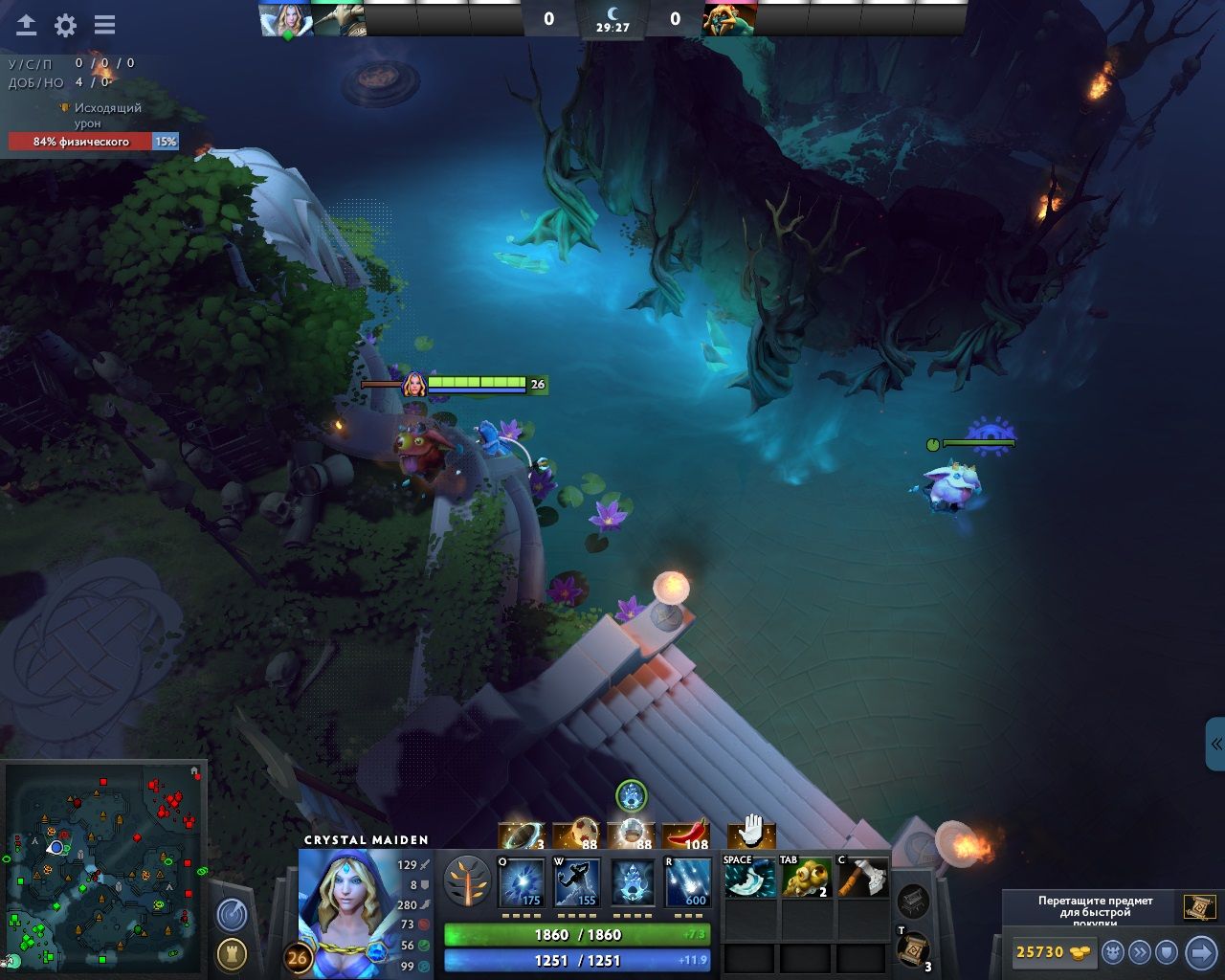The image size is (1225, 980).
Task: Open the shop via gold counter
Action: (x=1051, y=952)
